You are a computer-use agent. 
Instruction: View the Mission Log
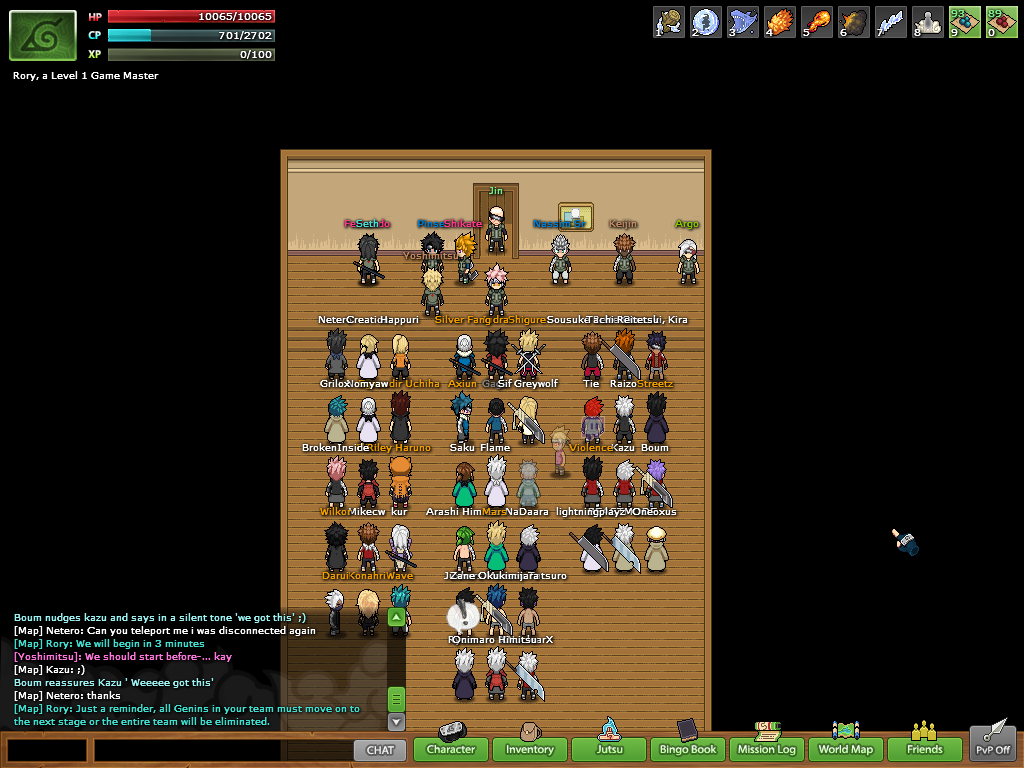click(767, 749)
